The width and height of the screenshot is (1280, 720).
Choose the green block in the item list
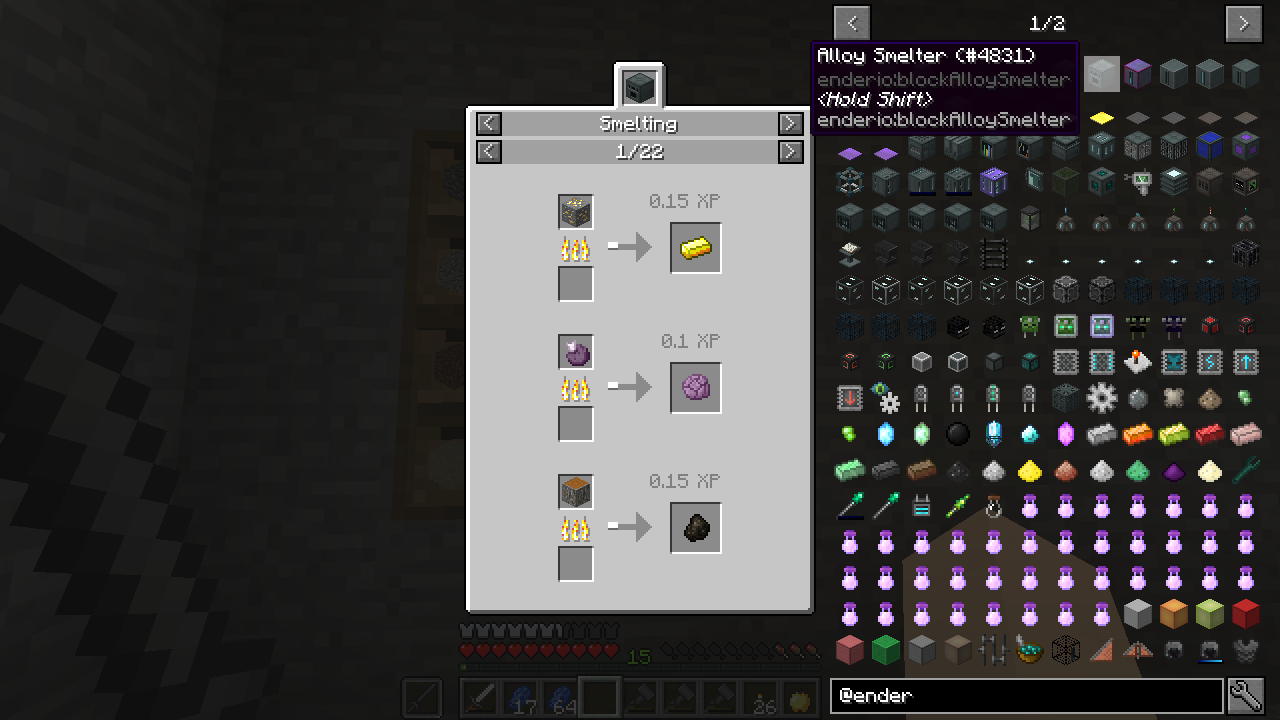[x=885, y=650]
